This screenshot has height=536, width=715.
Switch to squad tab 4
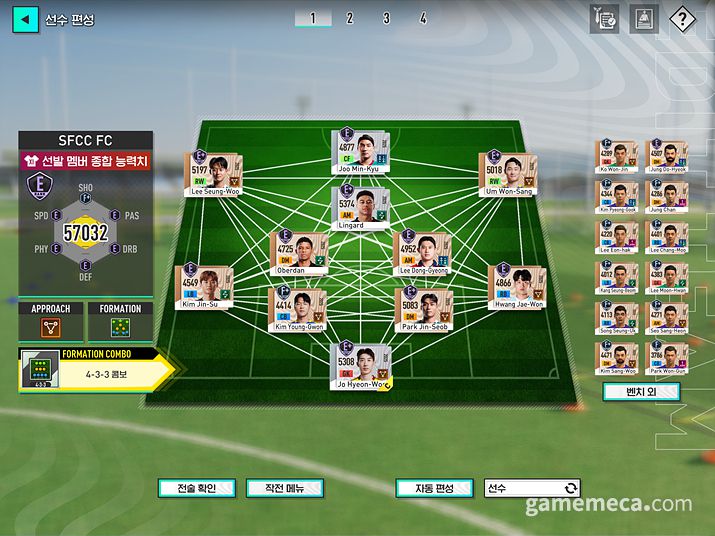[423, 18]
